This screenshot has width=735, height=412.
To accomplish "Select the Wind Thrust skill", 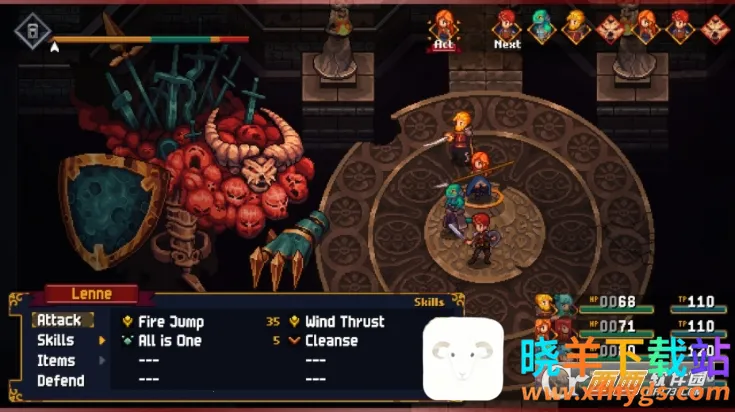I will pos(344,322).
